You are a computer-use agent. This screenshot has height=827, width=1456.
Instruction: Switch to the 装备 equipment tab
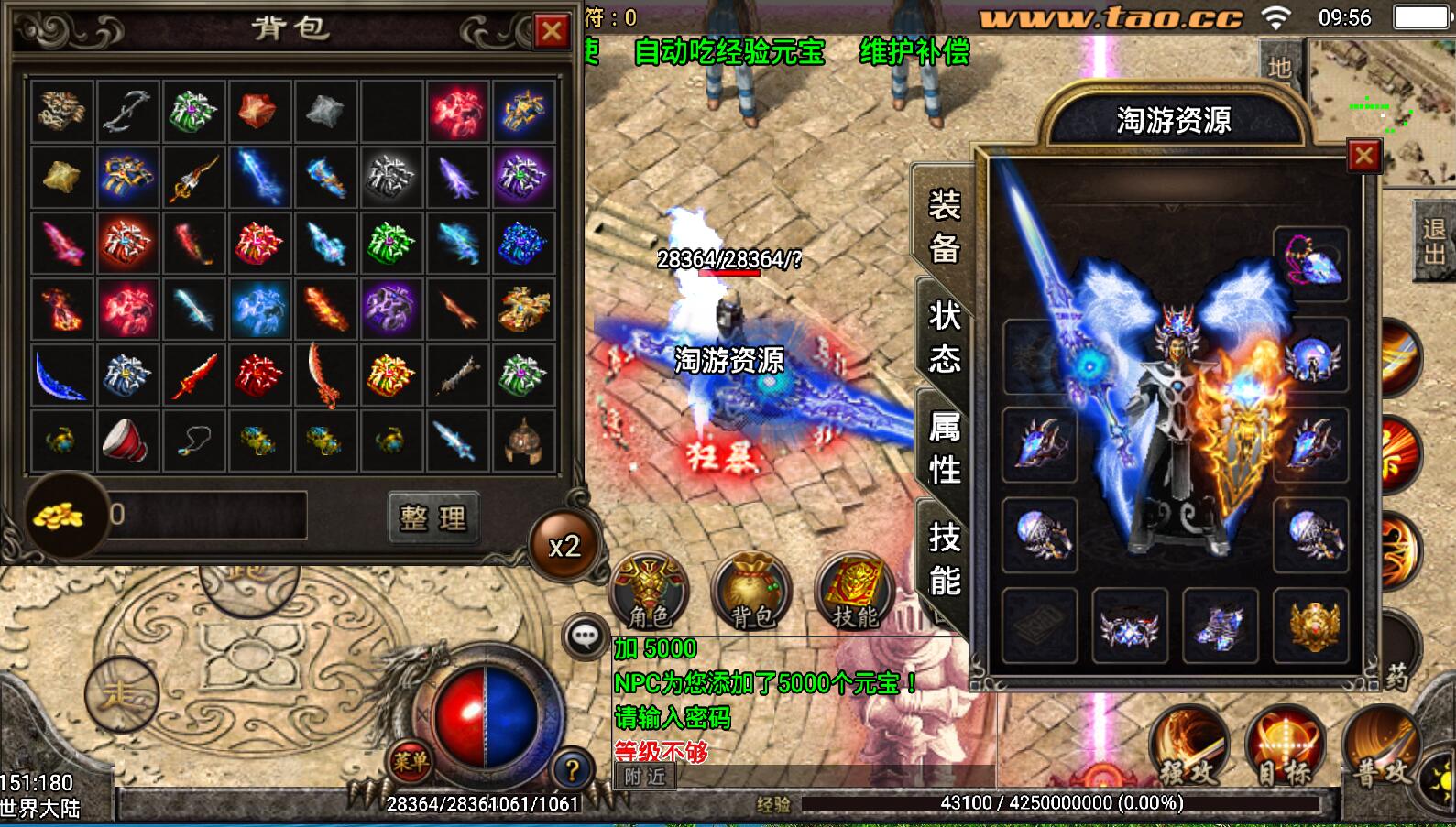click(x=944, y=225)
